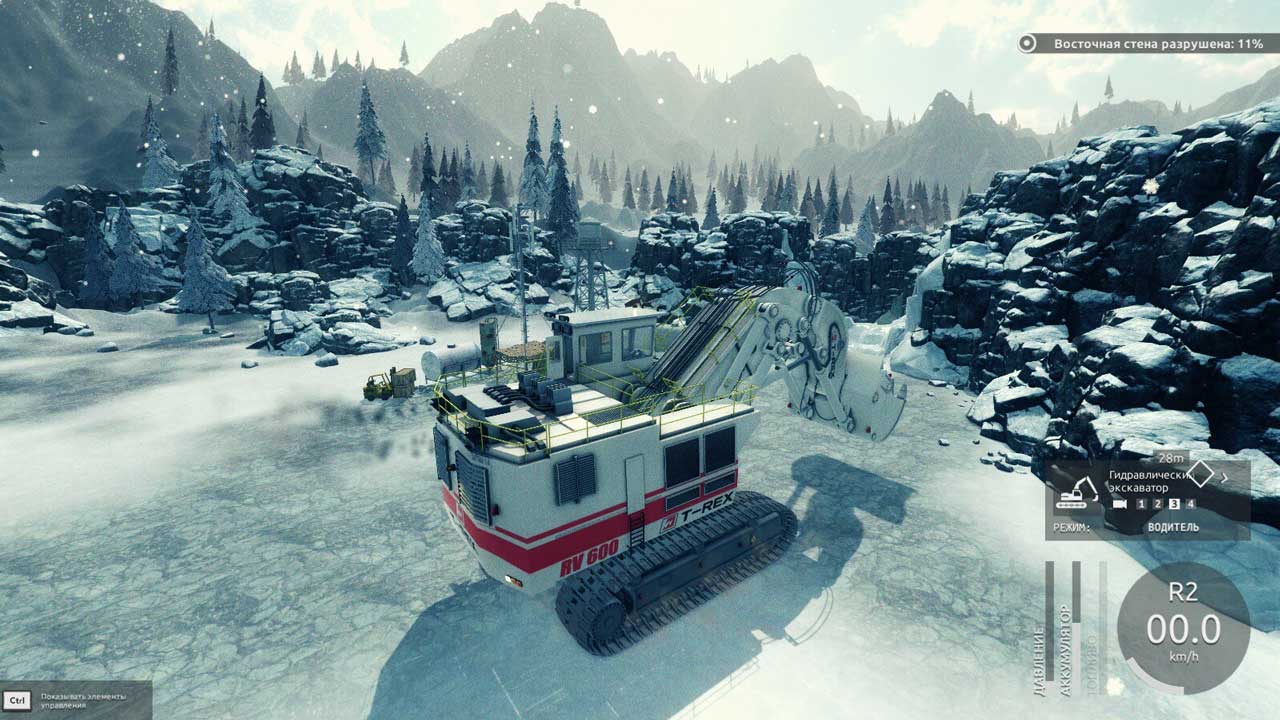Image resolution: width=1280 pixels, height=720 pixels.
Task: Switch to camera view 2
Action: point(1158,504)
